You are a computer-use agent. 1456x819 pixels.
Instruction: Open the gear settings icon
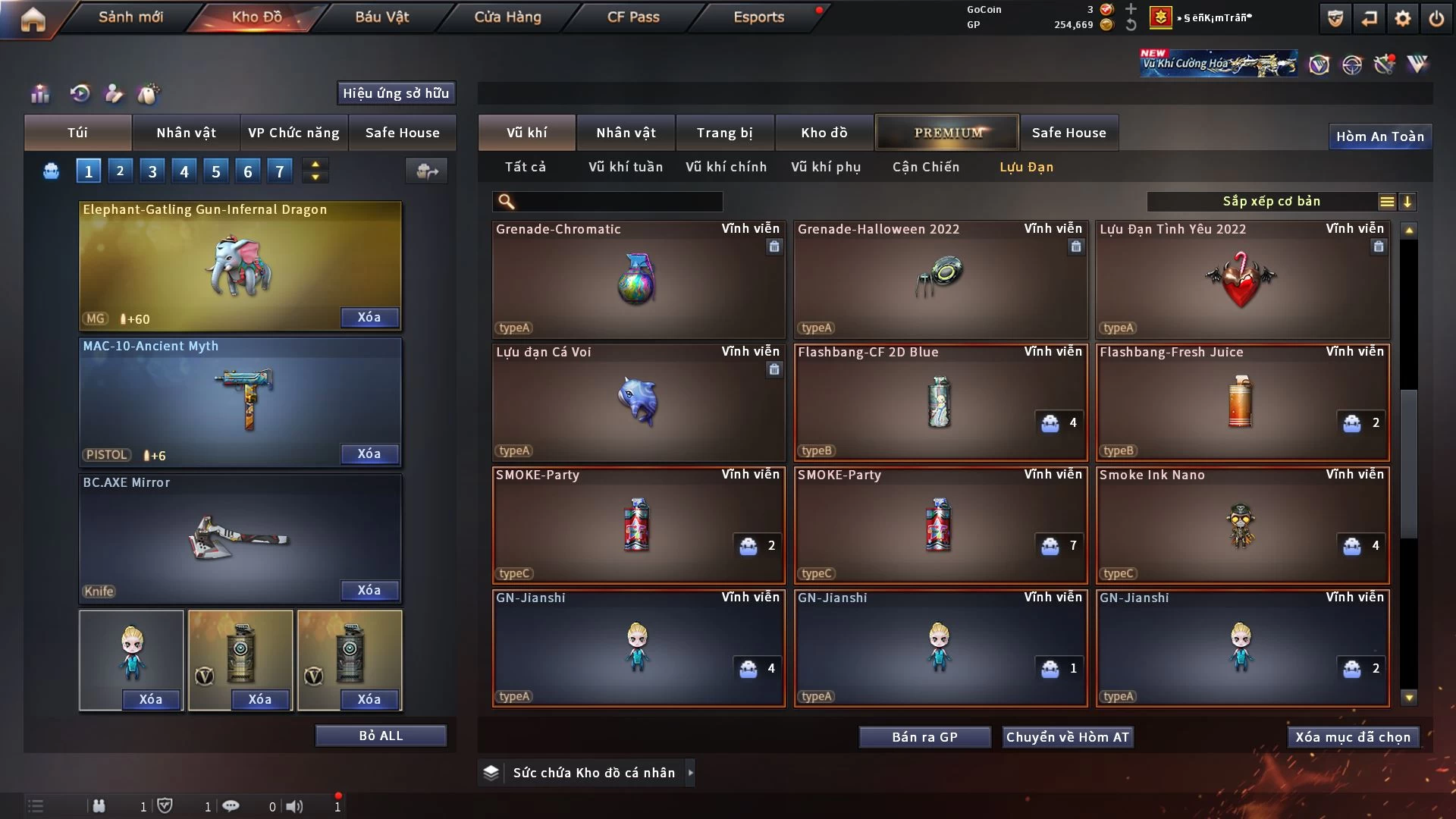[1403, 18]
